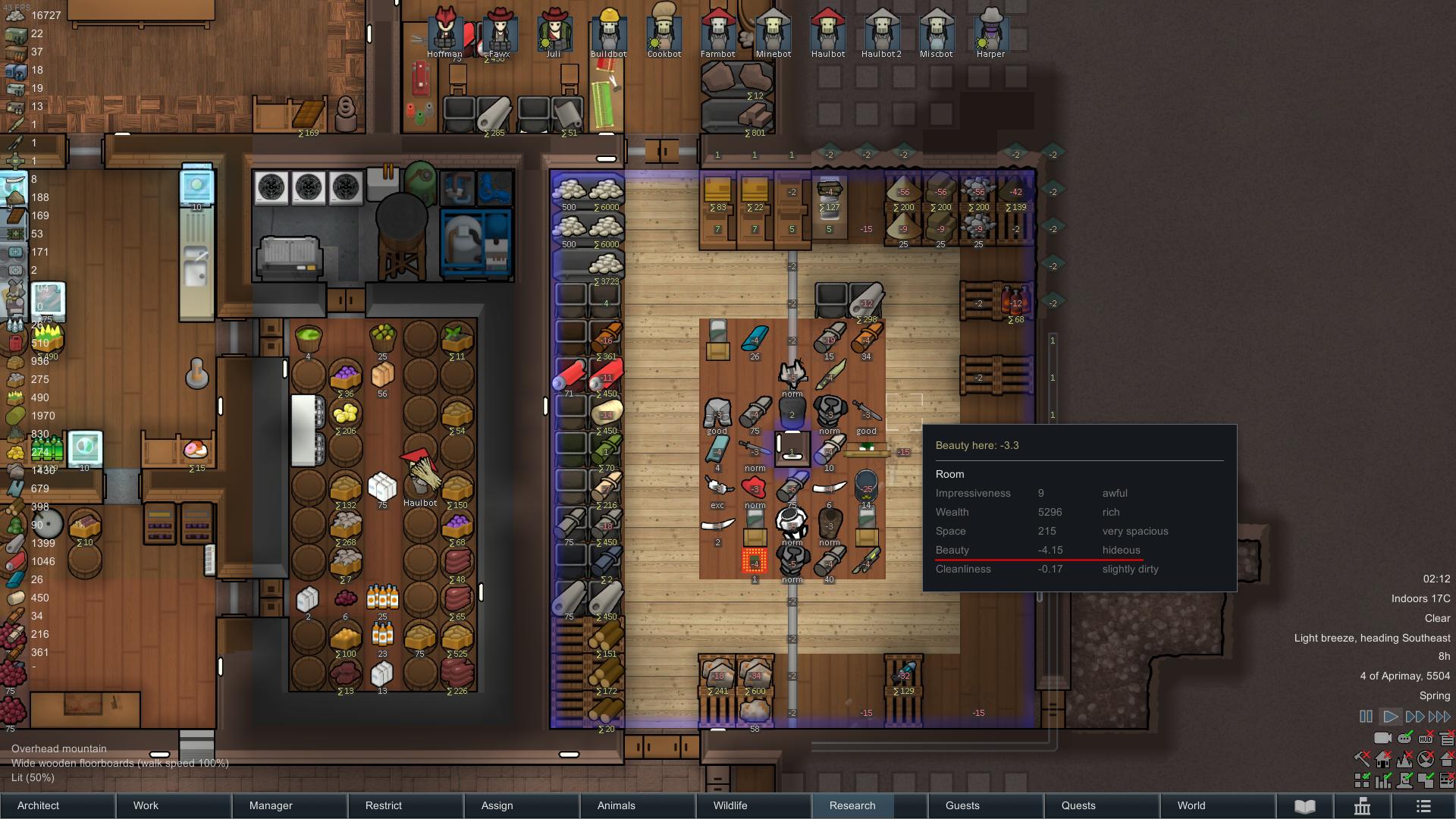Viewport: 1456px width, 819px height.
Task: Enable the HUD overlay toggle
Action: pyautogui.click(x=1426, y=737)
